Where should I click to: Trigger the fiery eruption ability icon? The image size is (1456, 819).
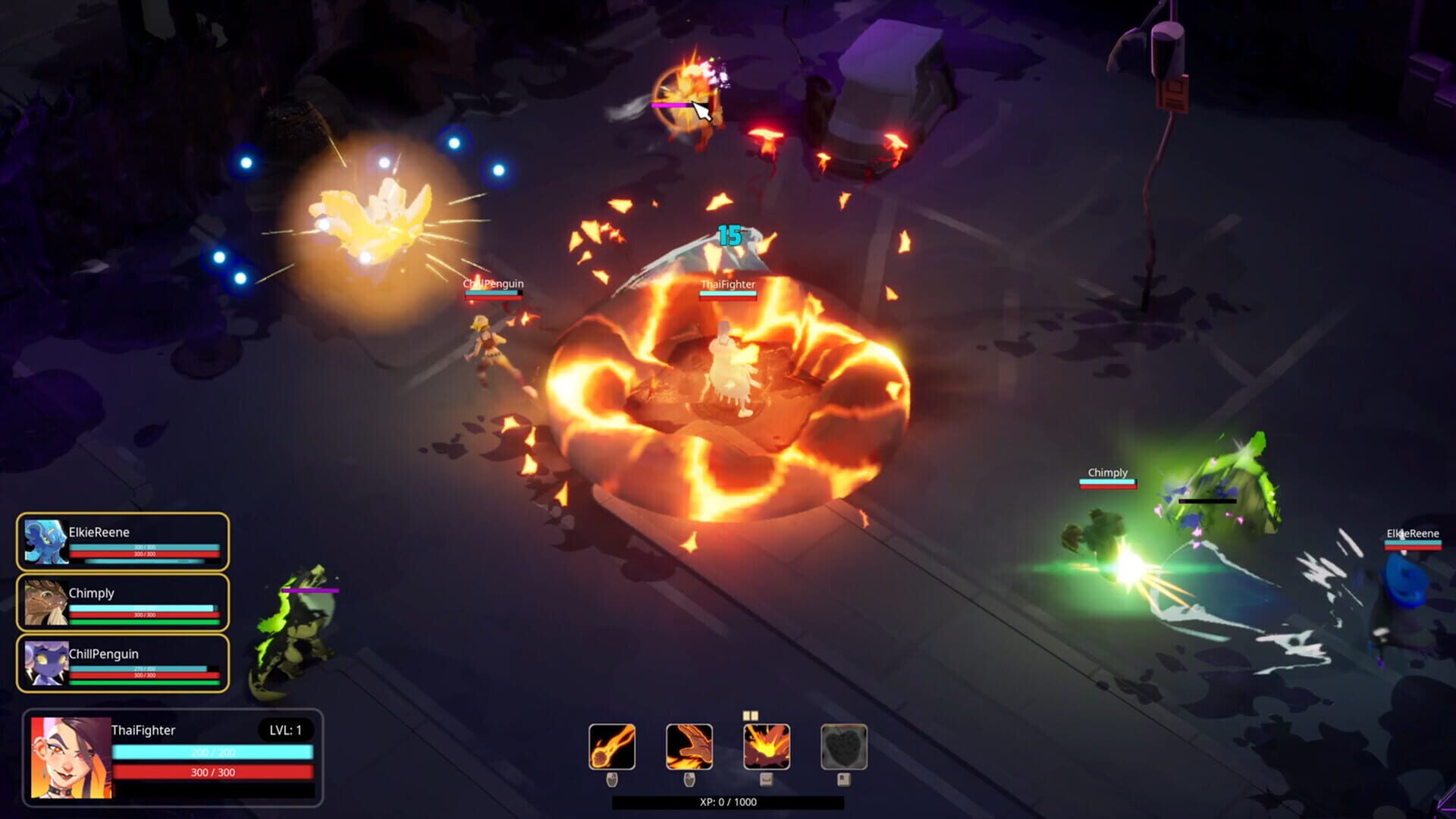[x=766, y=747]
